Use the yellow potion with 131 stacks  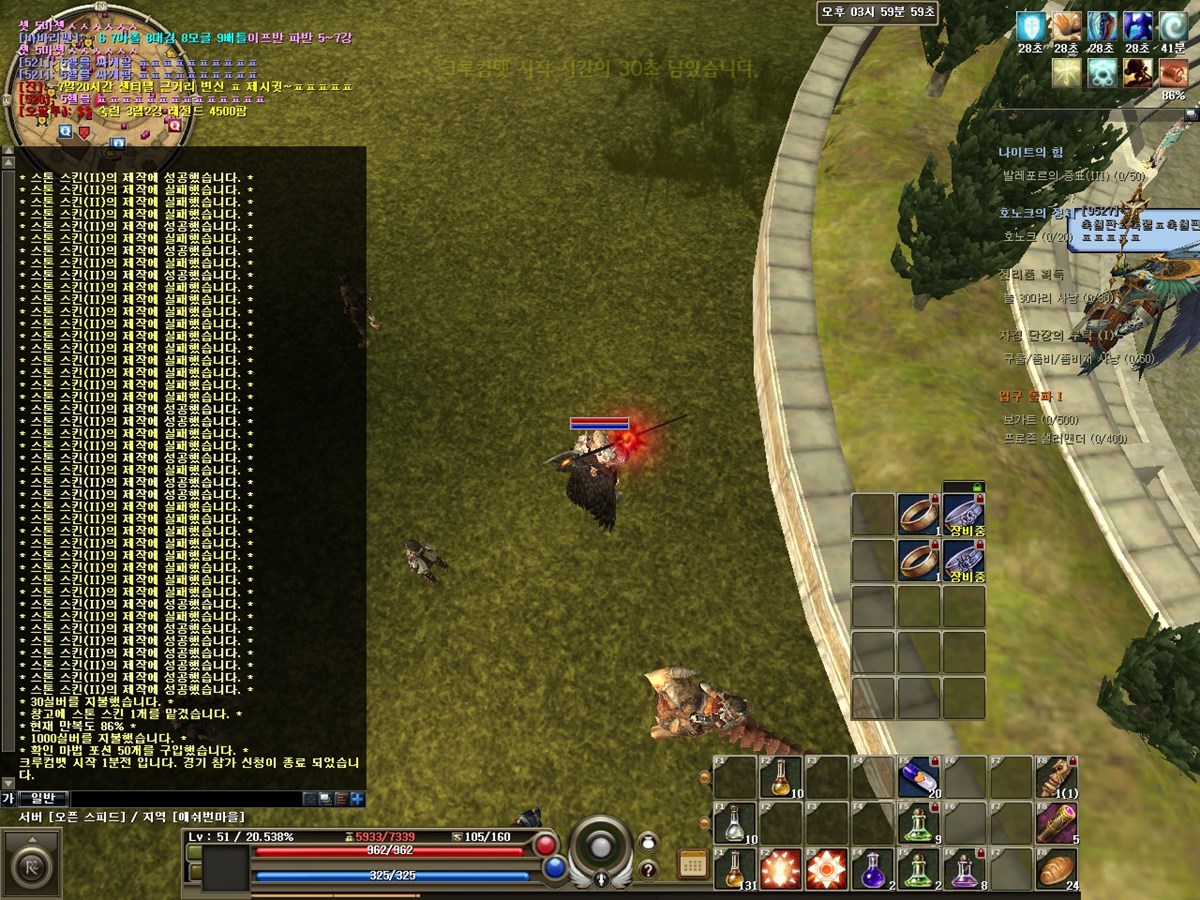(735, 868)
